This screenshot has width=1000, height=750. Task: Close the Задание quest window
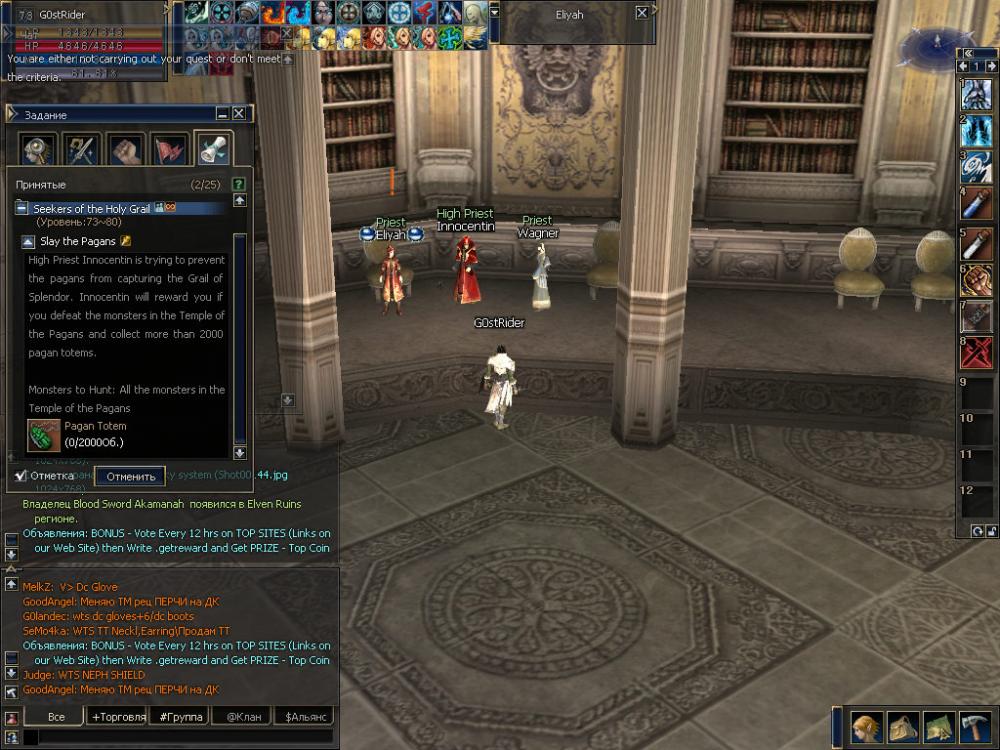[x=240, y=114]
